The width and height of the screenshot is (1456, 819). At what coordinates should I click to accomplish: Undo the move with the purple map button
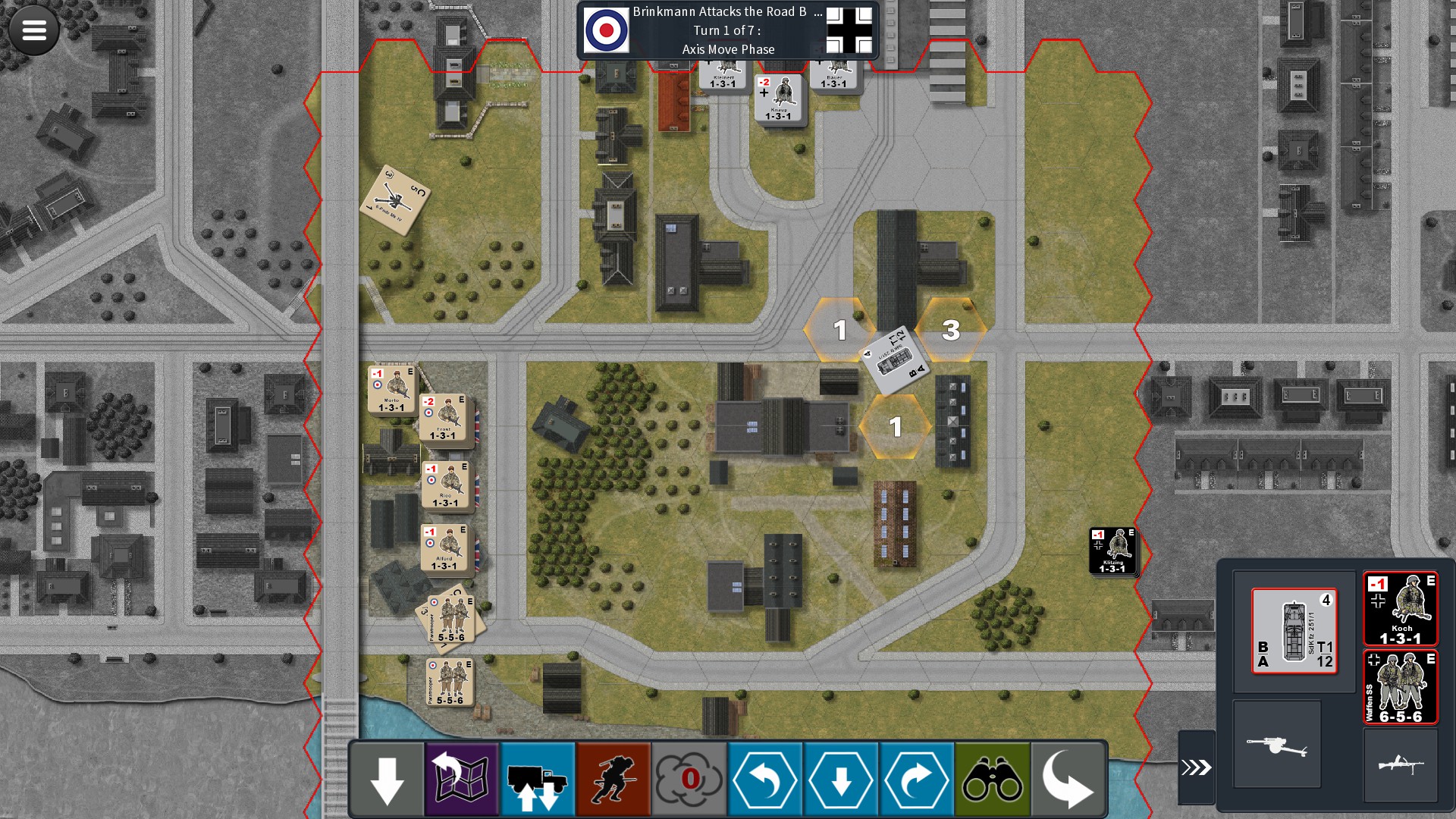[x=462, y=780]
